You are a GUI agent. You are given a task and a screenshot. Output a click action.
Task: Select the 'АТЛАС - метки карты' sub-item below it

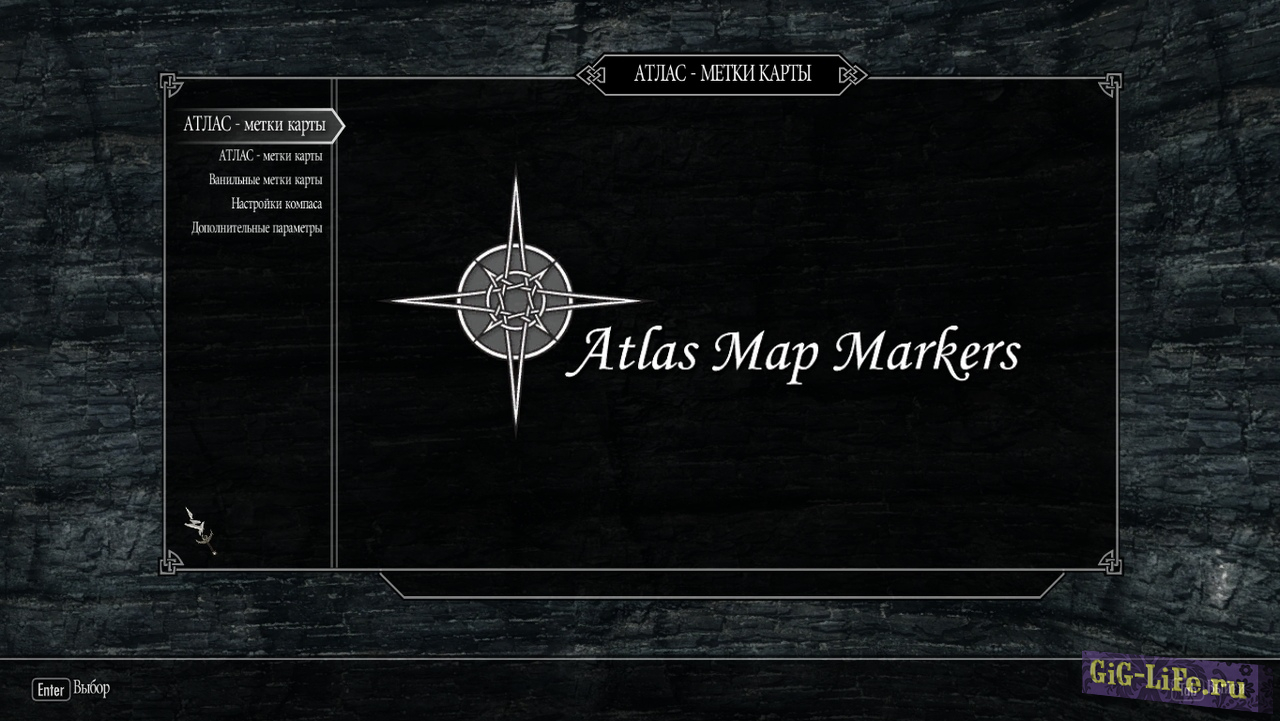[x=271, y=155]
